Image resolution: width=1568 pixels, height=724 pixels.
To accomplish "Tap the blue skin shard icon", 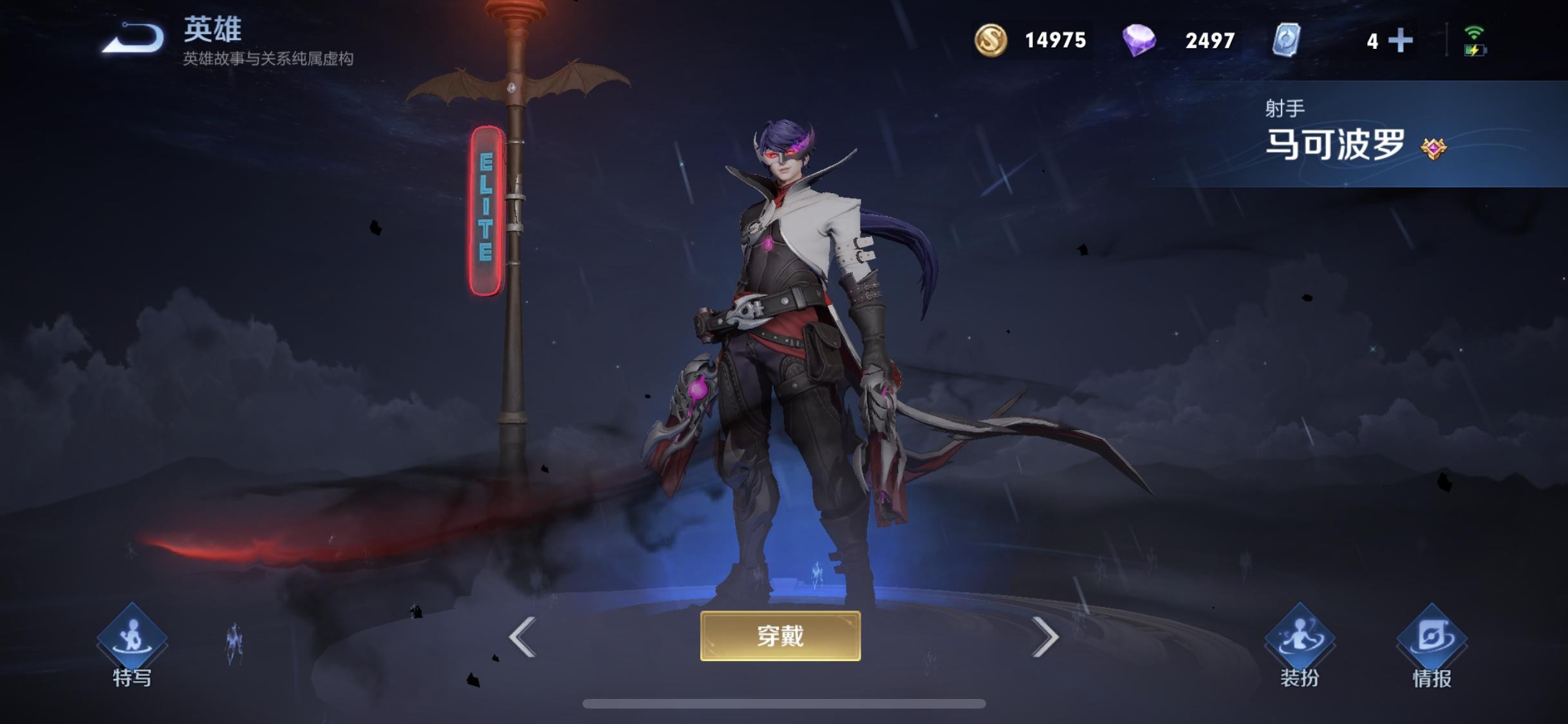I will click(x=1286, y=40).
